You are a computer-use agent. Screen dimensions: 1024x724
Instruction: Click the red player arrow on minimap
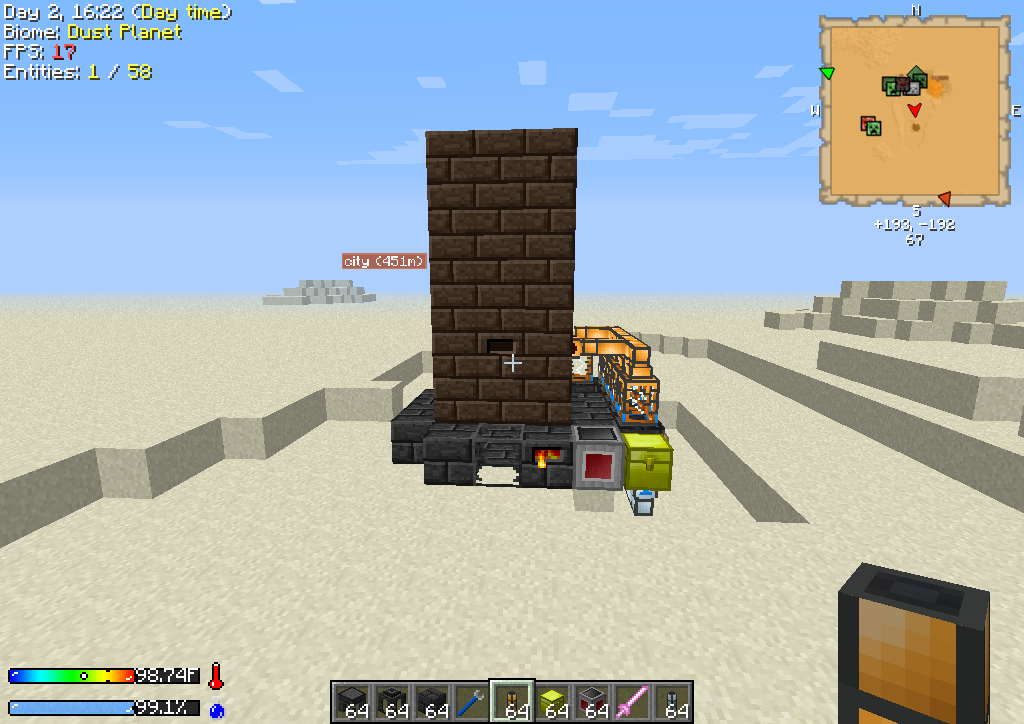pyautogui.click(x=914, y=109)
